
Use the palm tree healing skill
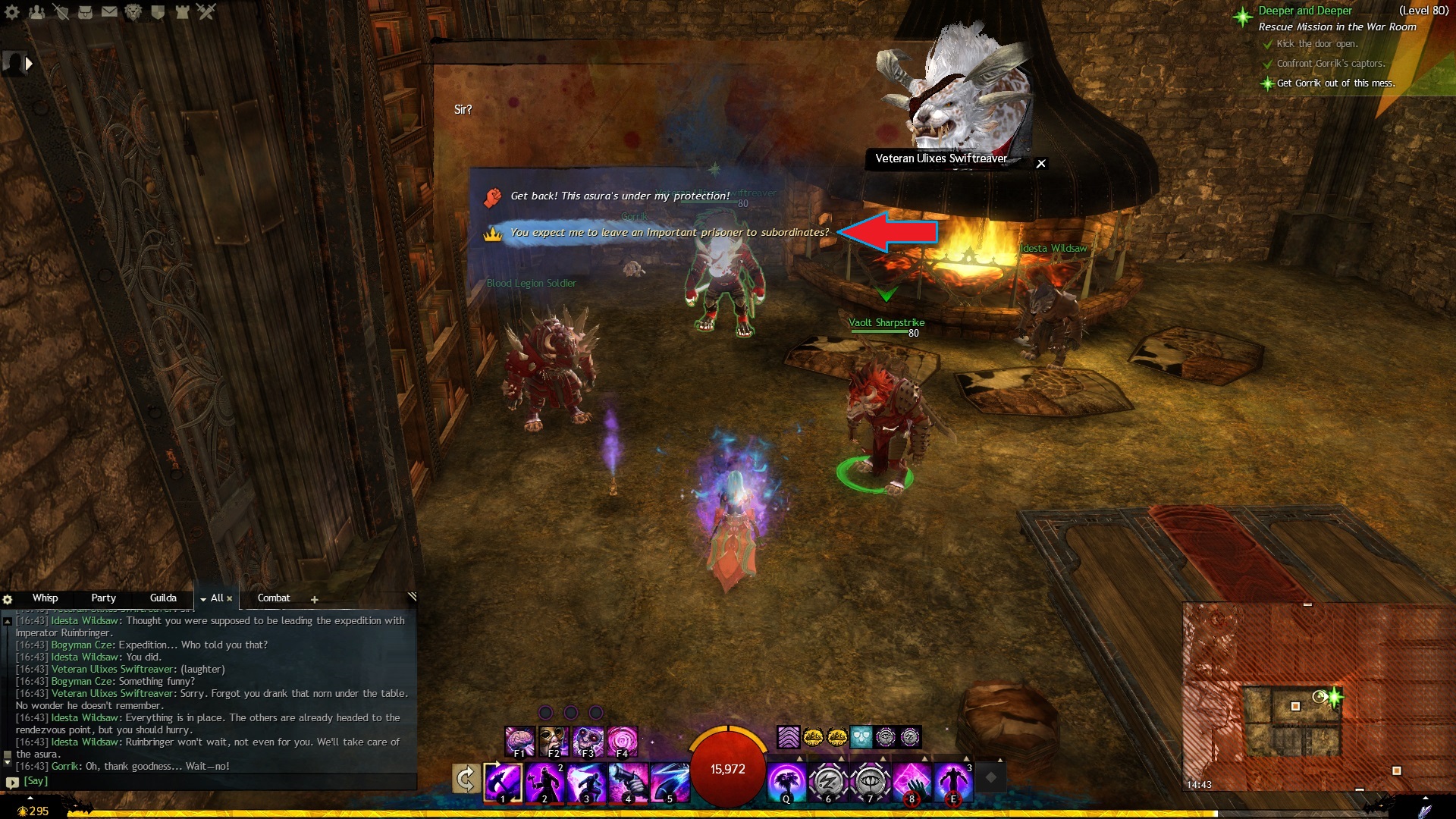tap(786, 782)
